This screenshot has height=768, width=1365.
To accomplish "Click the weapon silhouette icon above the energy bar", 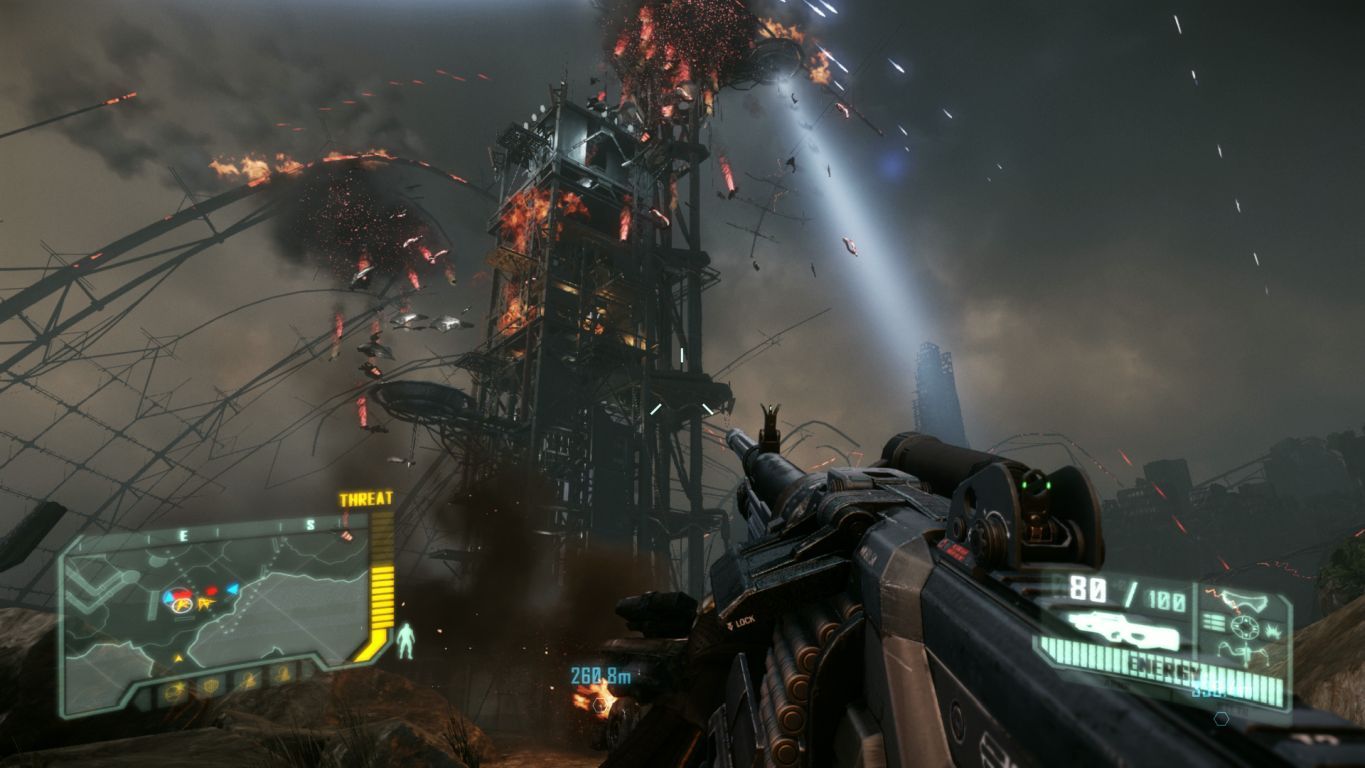I will click(1124, 630).
